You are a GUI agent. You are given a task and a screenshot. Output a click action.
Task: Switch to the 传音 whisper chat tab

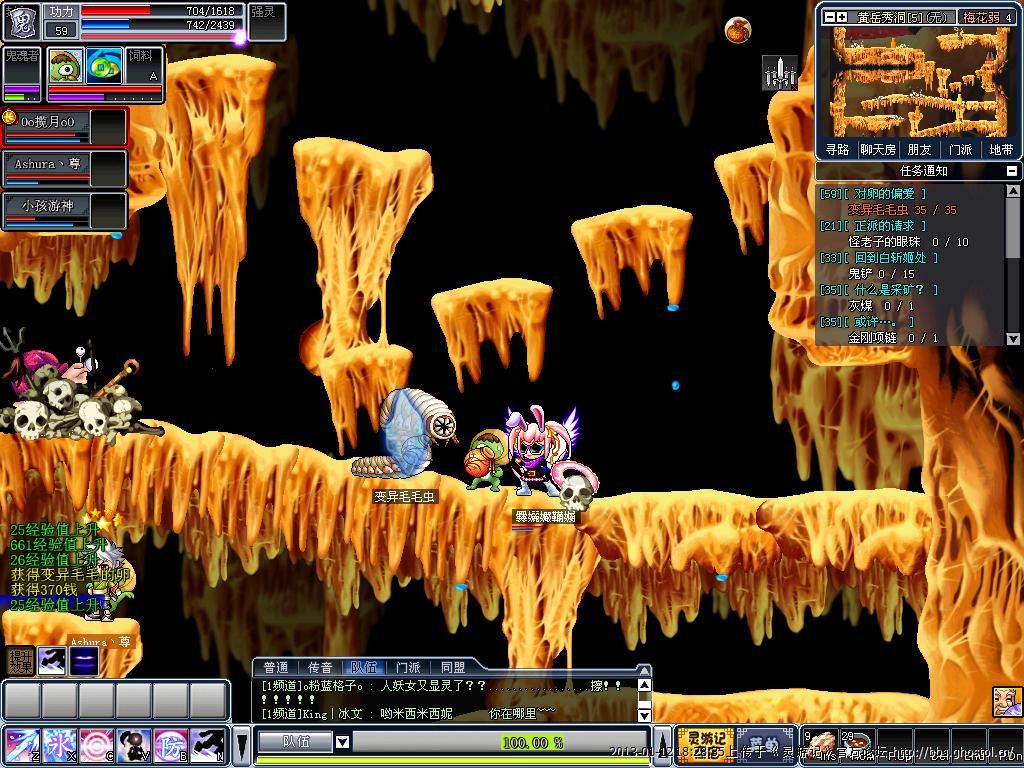coord(319,667)
